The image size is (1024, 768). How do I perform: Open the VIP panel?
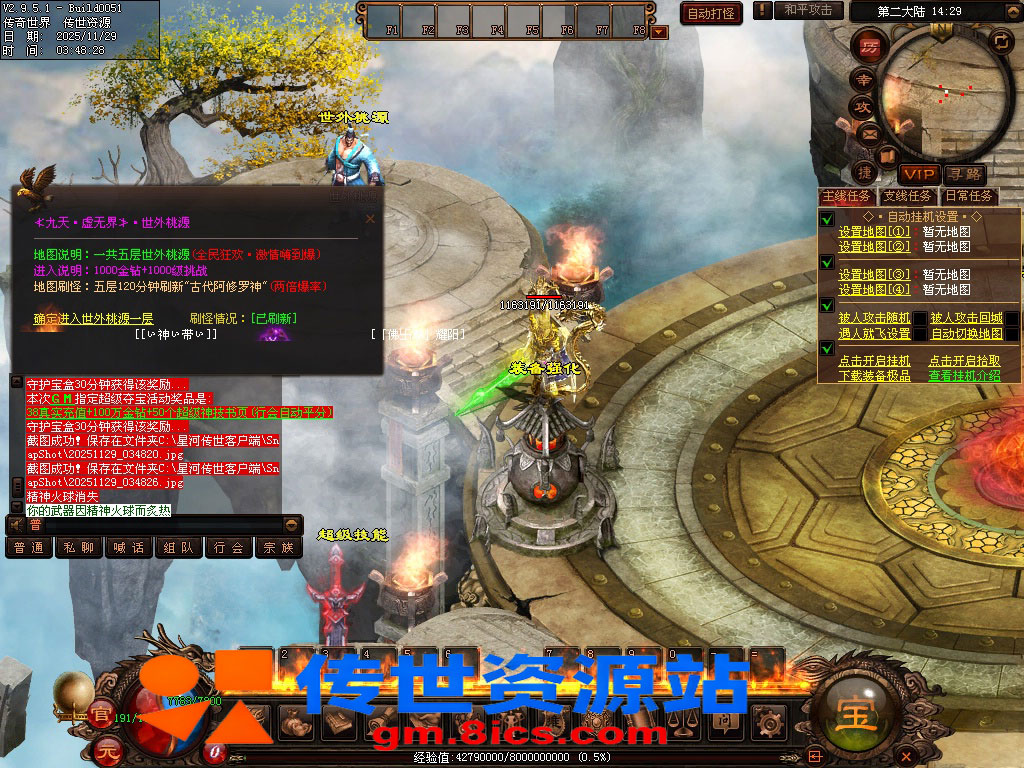918,174
